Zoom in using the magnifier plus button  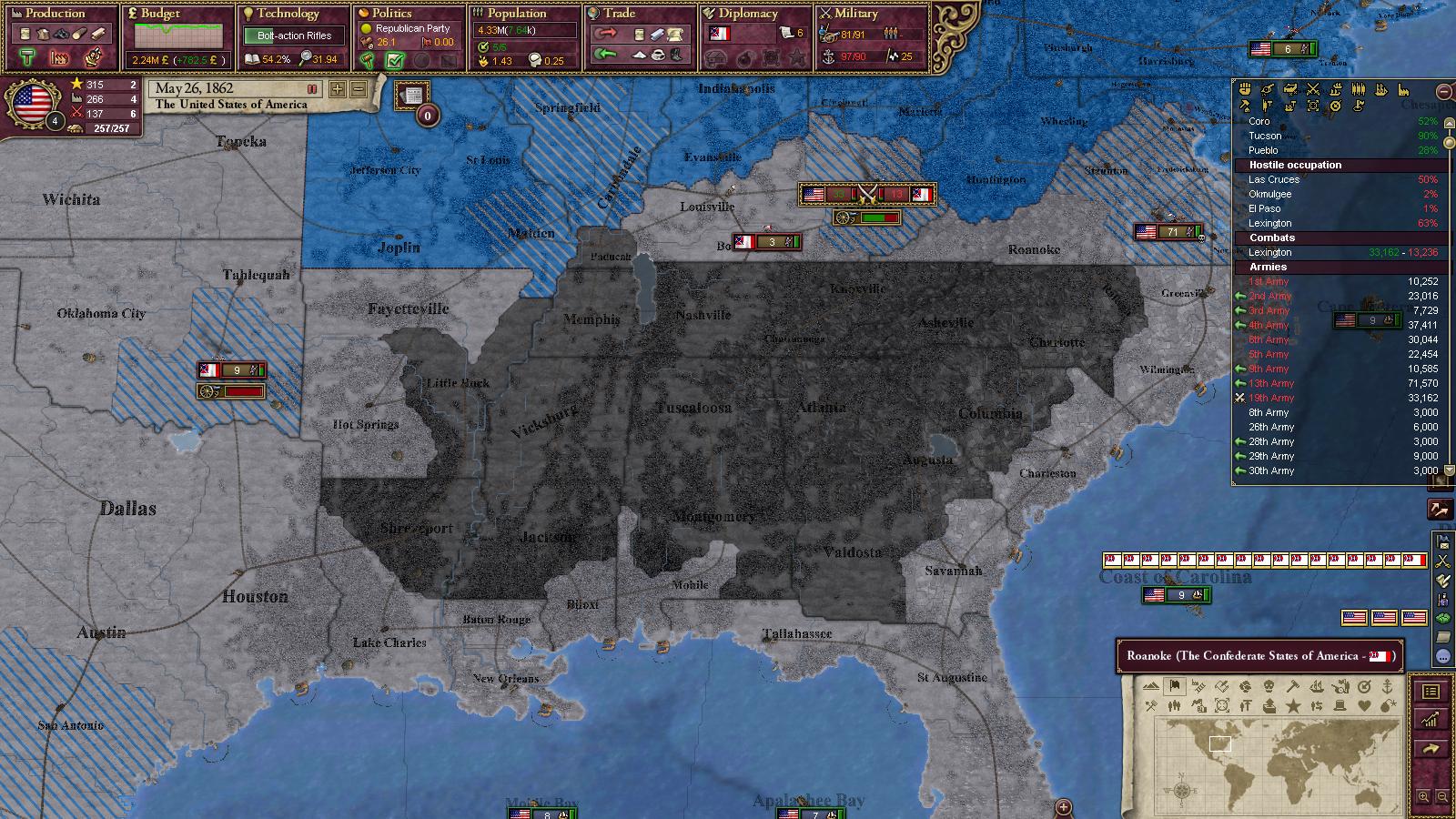coord(1424,797)
